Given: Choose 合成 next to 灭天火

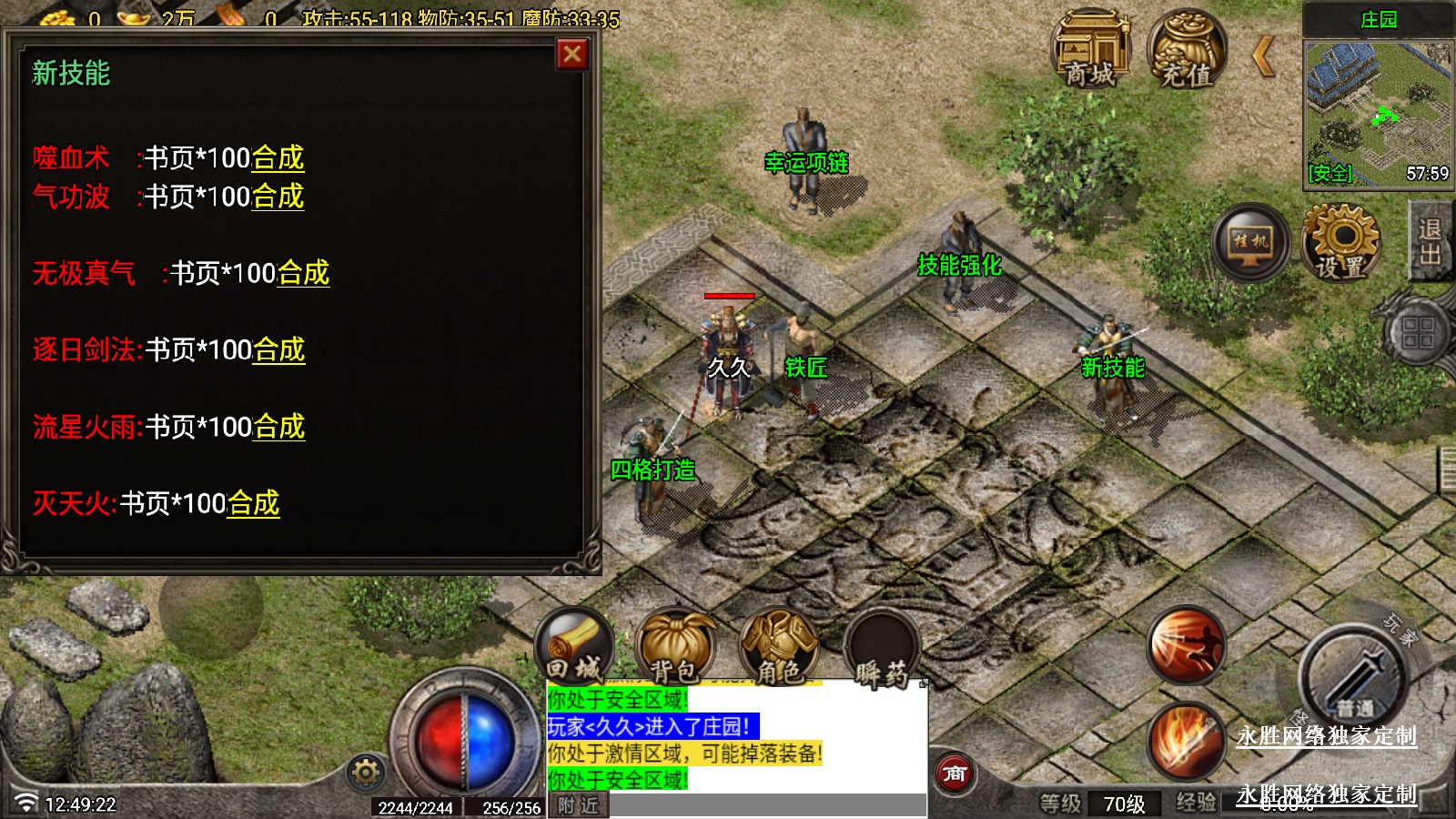Looking at the screenshot, I should [253, 503].
